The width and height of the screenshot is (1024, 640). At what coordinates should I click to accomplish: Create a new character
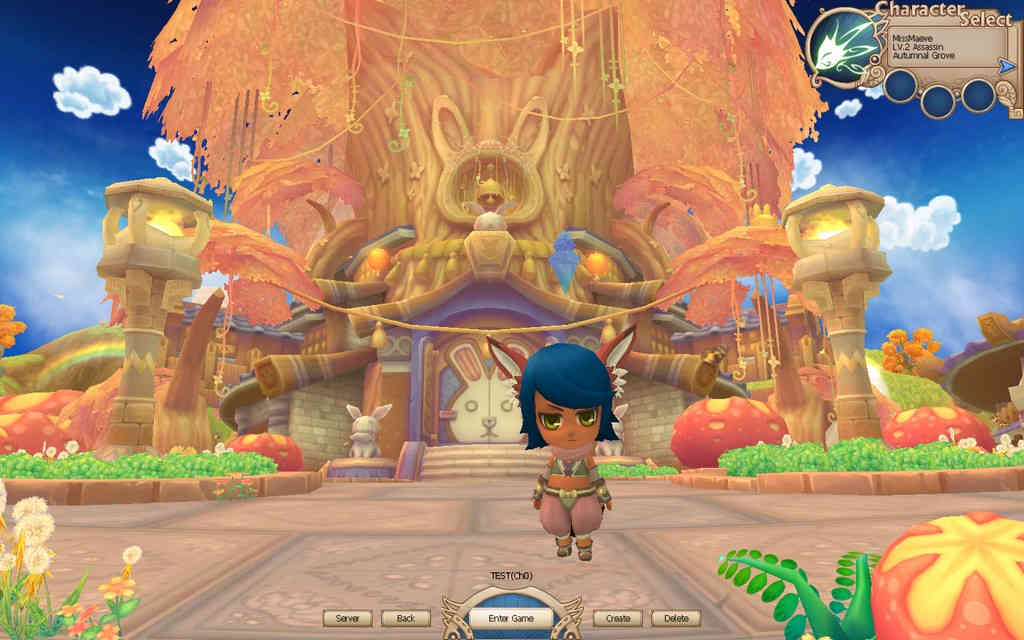617,618
